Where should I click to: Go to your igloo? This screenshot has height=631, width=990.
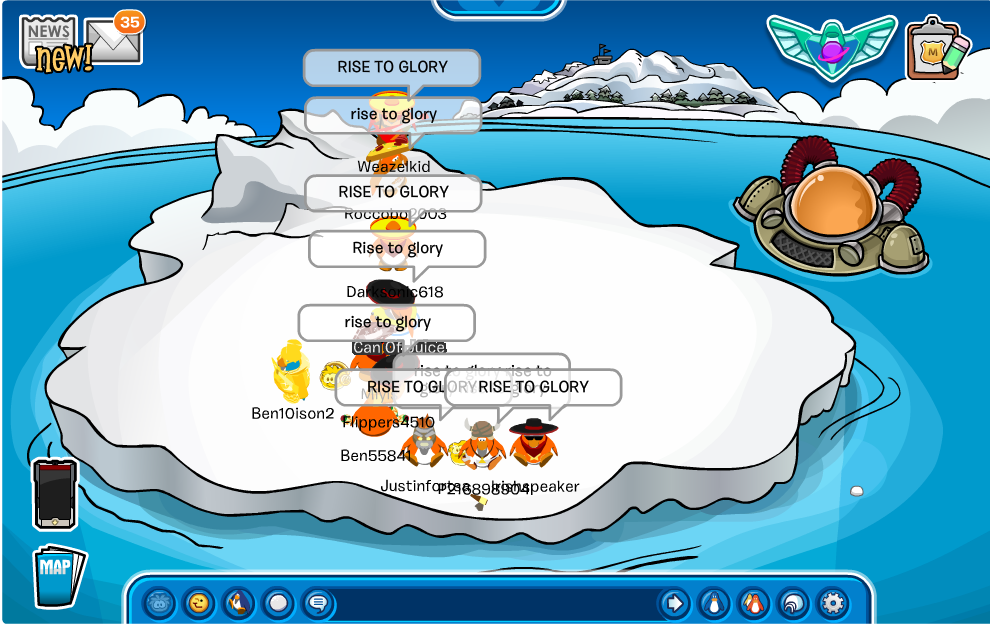click(x=792, y=603)
